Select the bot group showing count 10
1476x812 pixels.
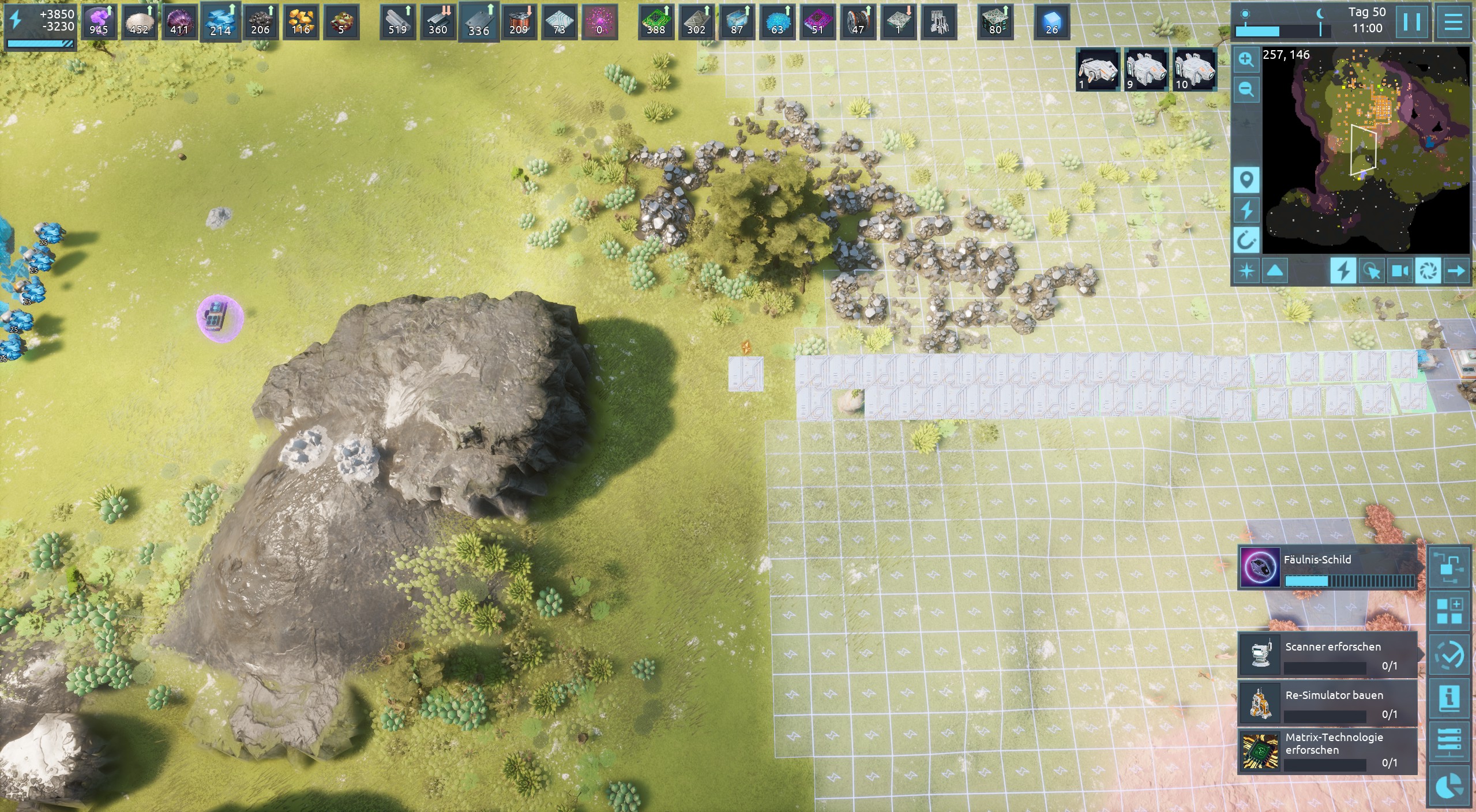(x=1194, y=70)
